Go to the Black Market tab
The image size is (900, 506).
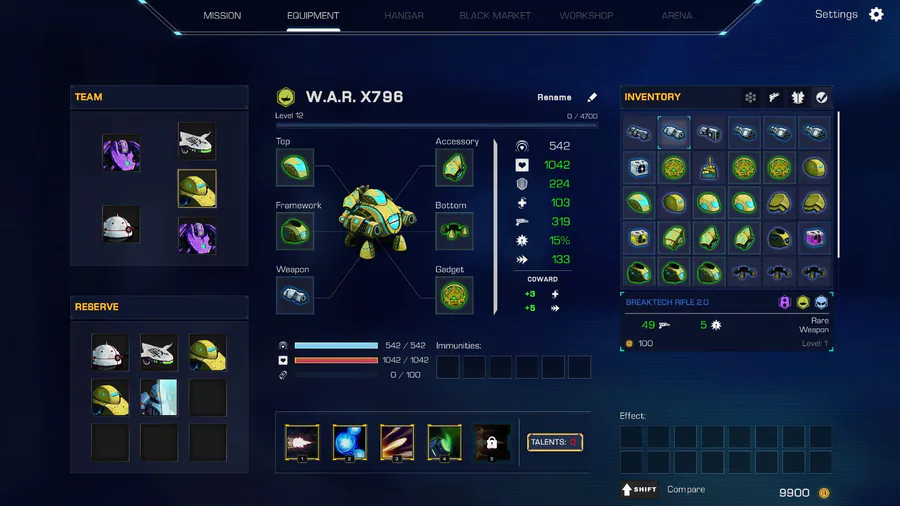(495, 16)
